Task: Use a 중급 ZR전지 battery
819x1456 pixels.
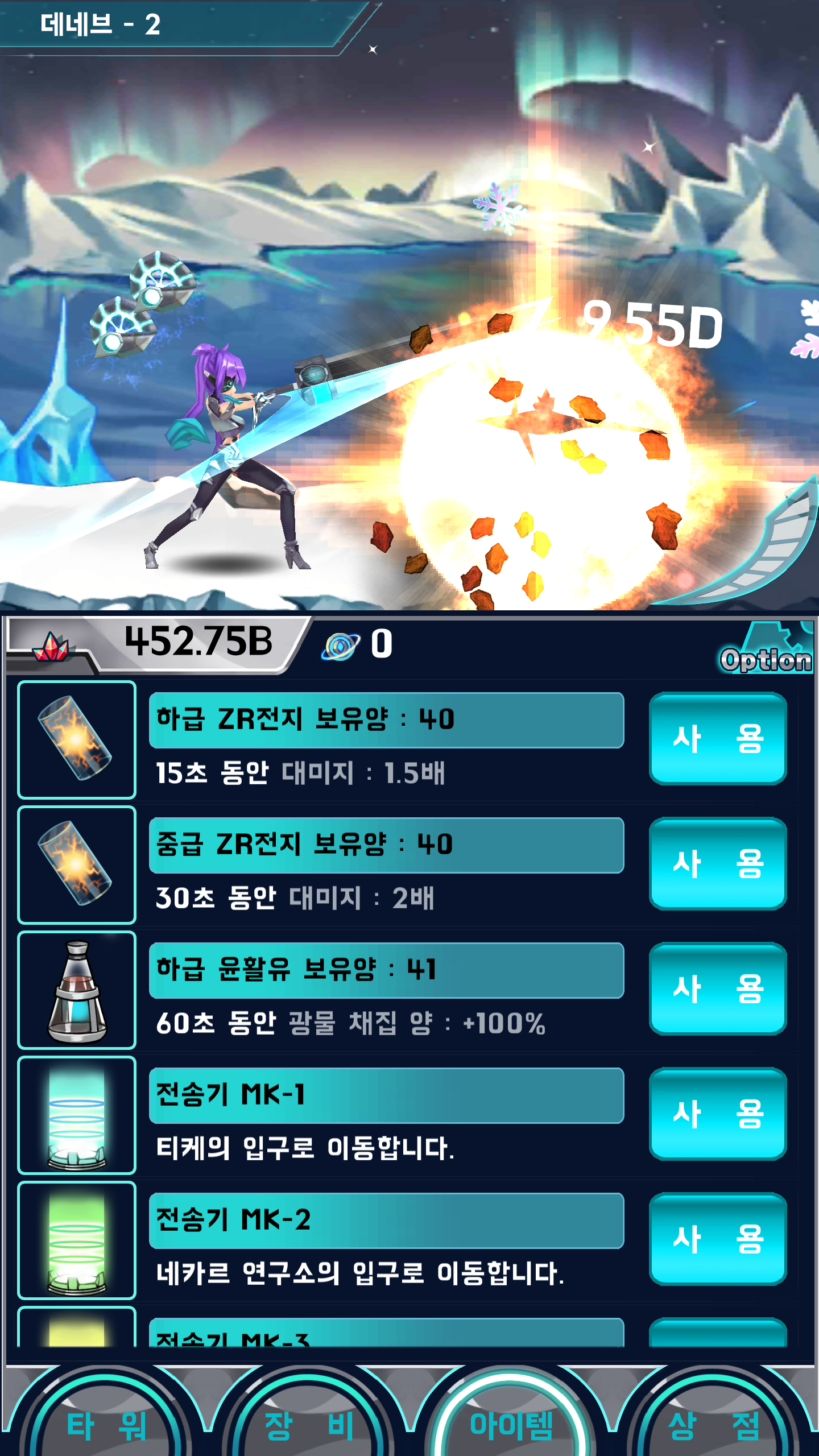Action: [x=718, y=864]
